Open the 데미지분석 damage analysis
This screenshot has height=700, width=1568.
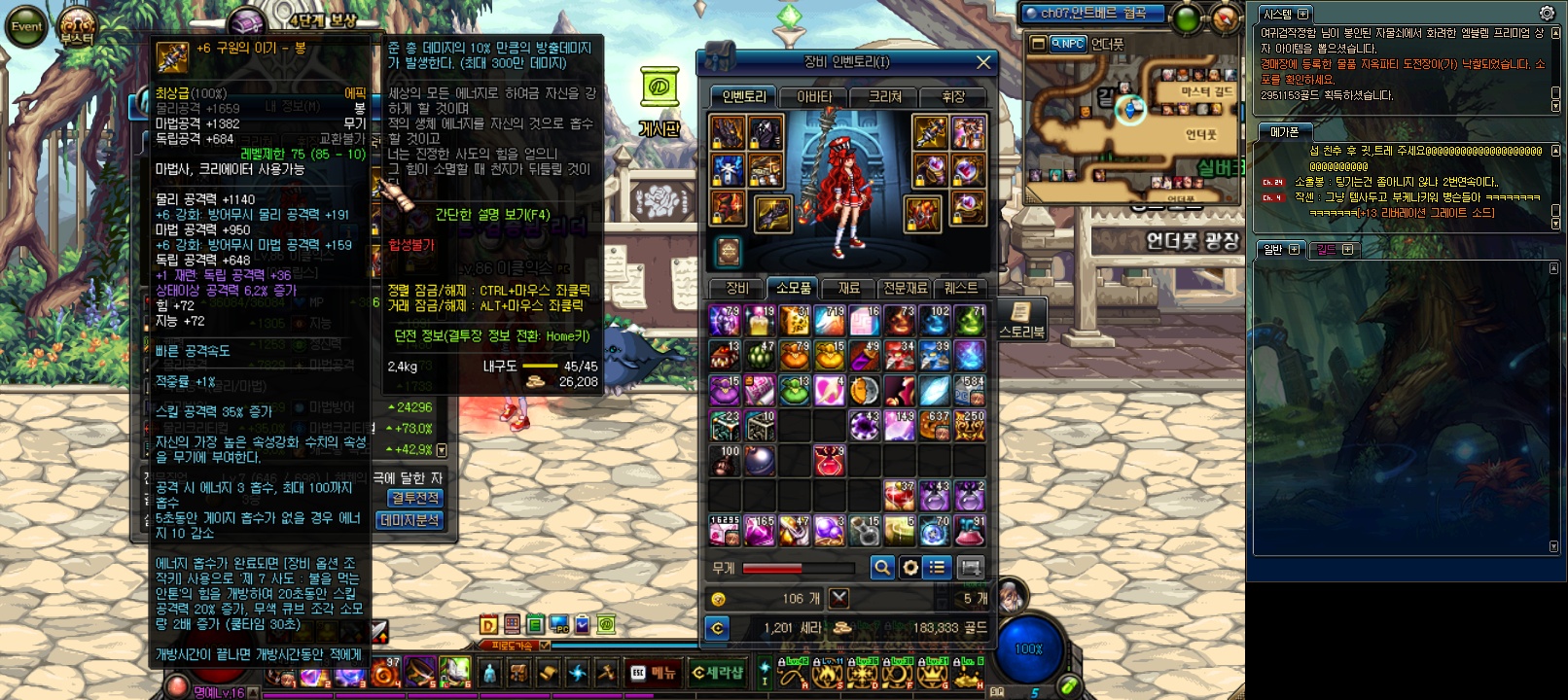(410, 520)
